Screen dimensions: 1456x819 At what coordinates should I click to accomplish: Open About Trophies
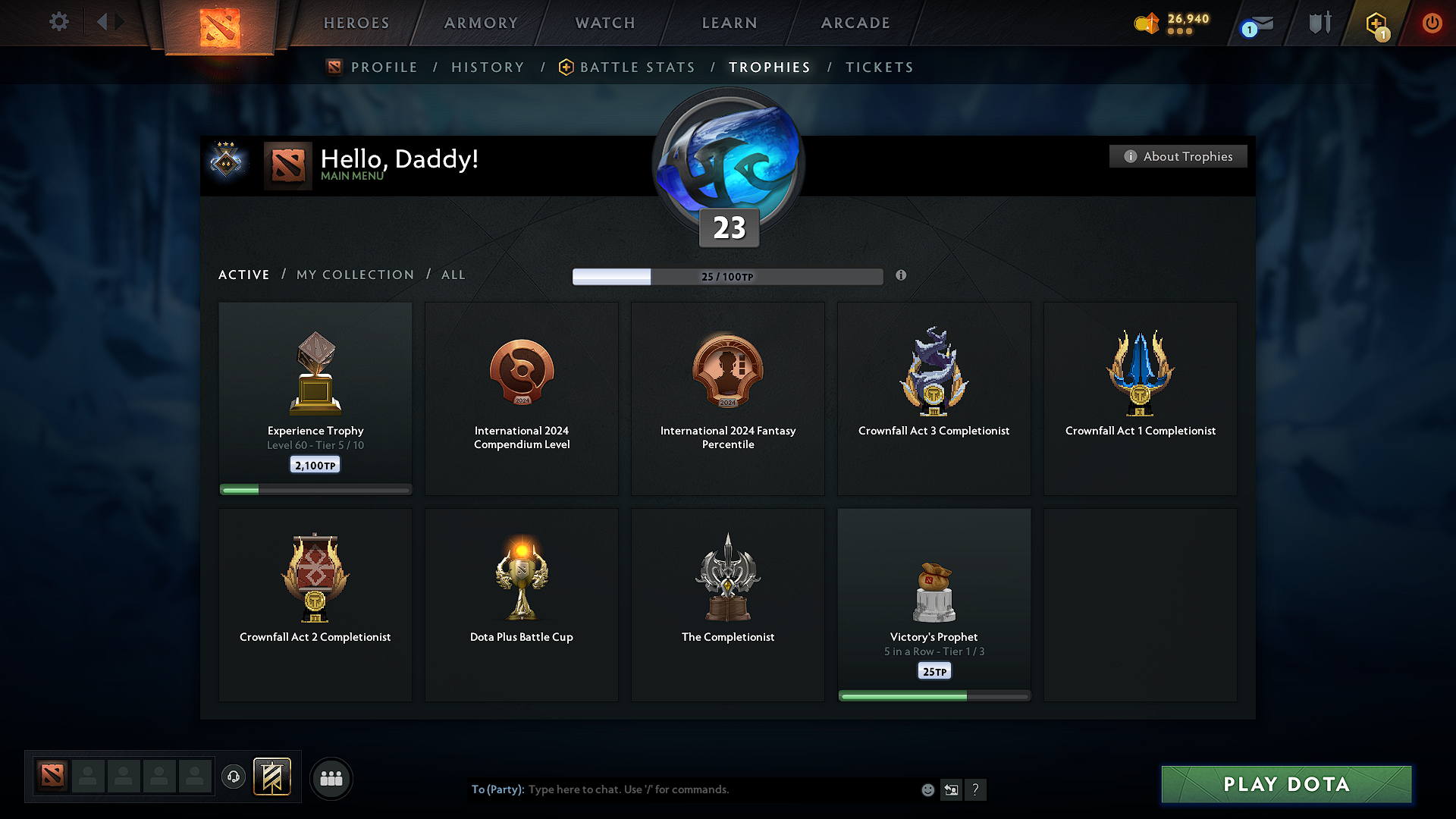coord(1178,156)
